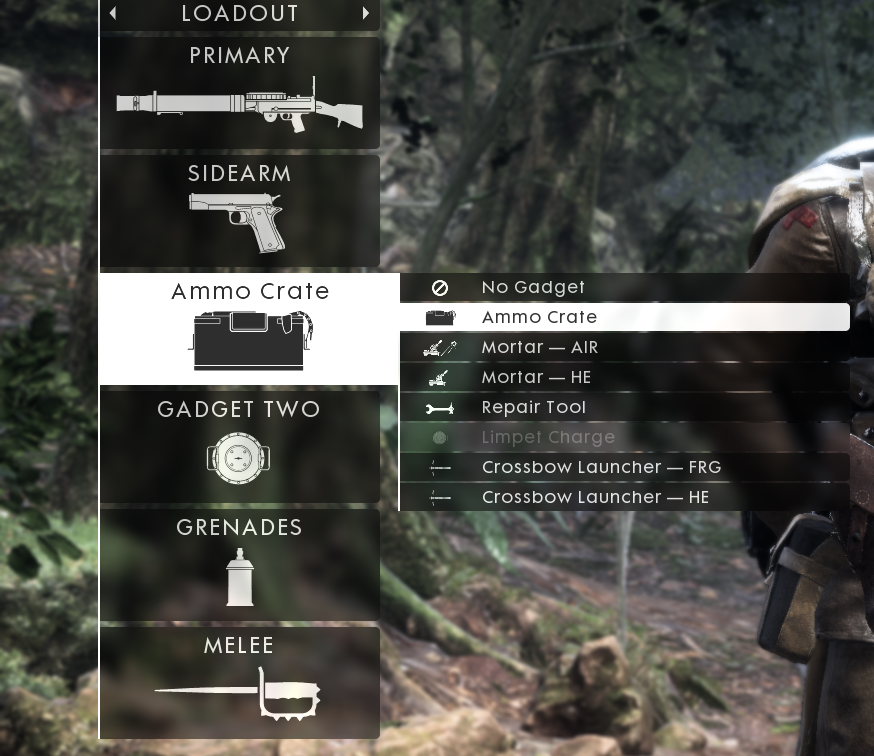Open the Gadget Two slot

pyautogui.click(x=240, y=446)
